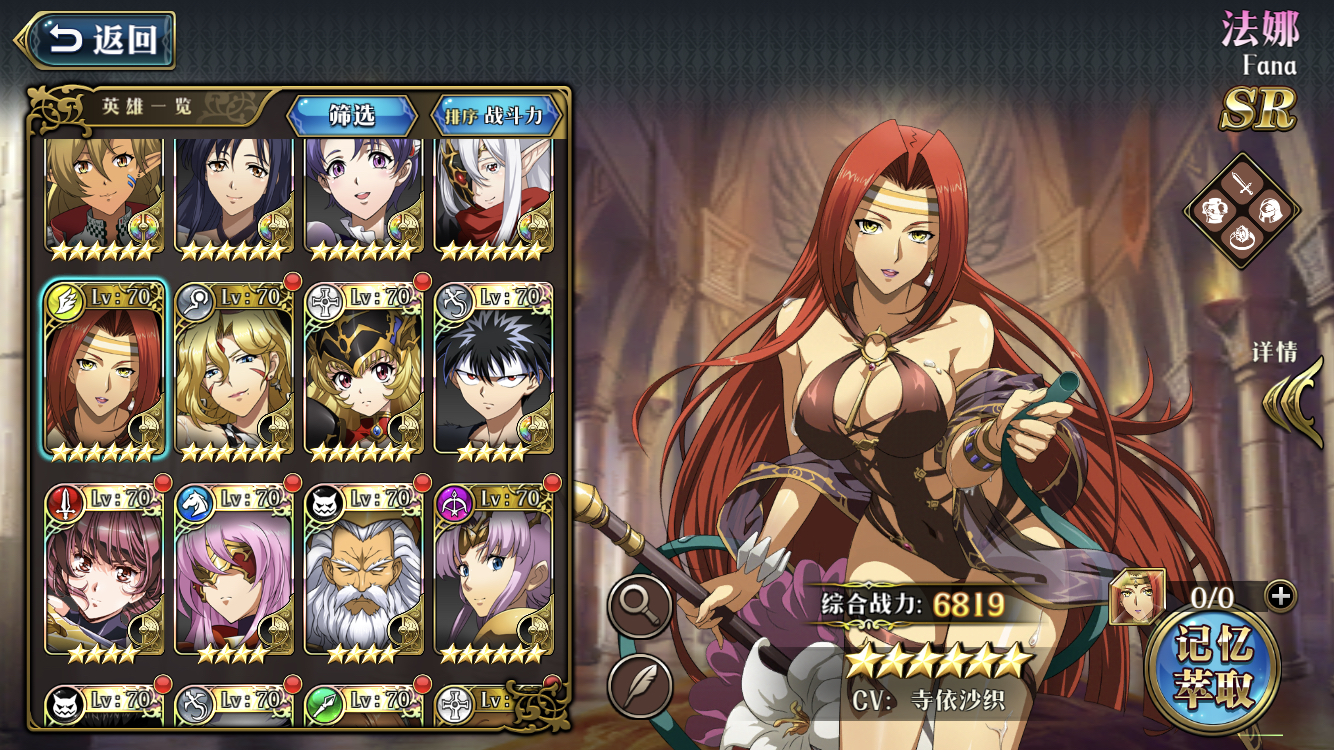Click the plus button beside 0/0
1334x750 pixels.
point(1280,596)
